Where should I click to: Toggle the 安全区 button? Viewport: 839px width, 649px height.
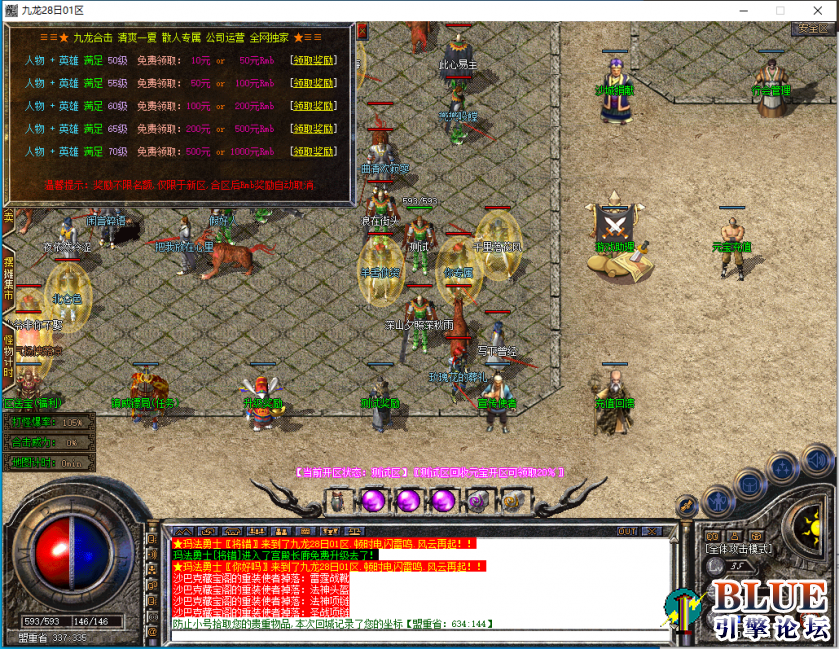coord(812,28)
